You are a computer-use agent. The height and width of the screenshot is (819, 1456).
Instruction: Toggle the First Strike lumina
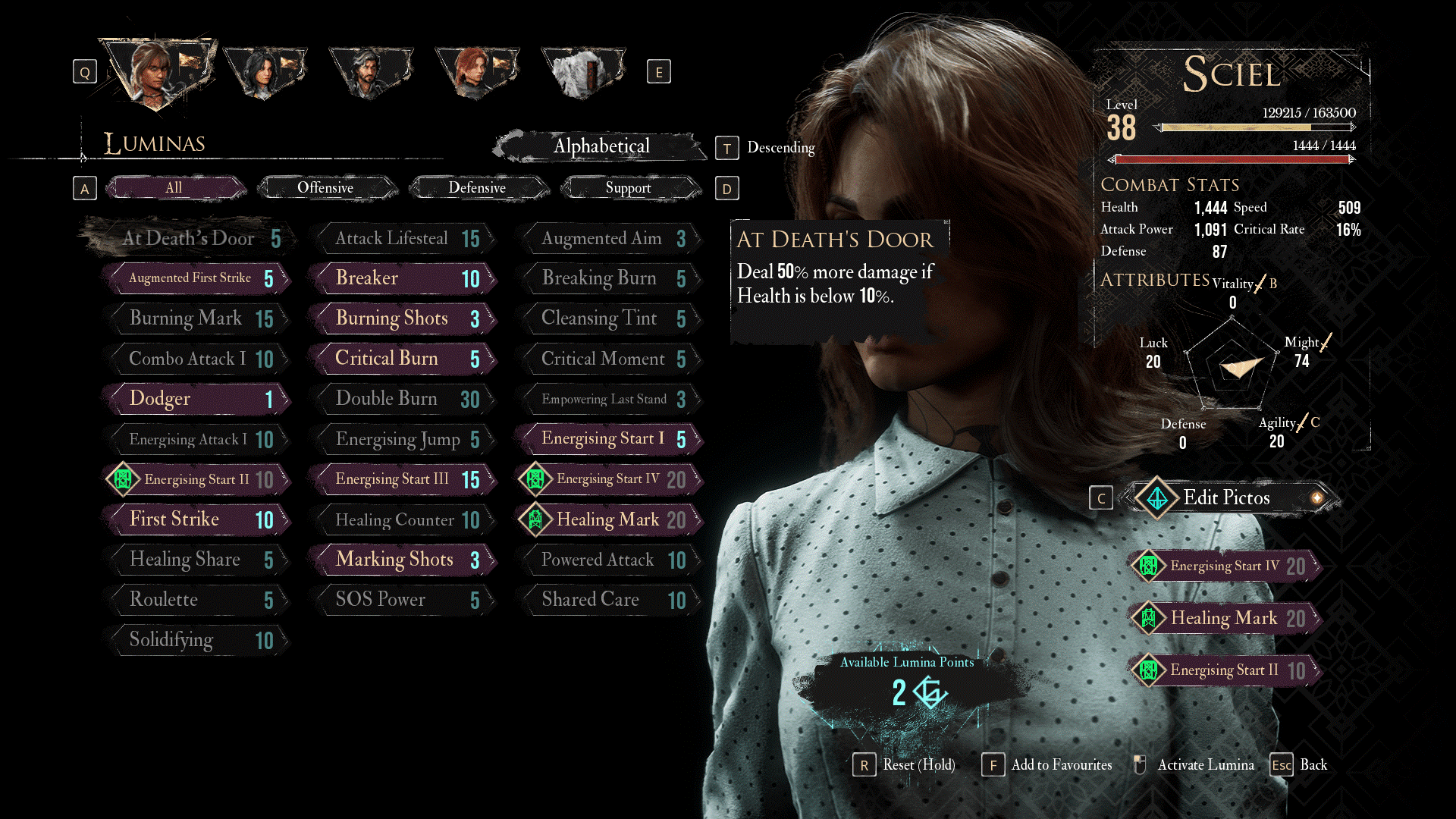pos(196,519)
